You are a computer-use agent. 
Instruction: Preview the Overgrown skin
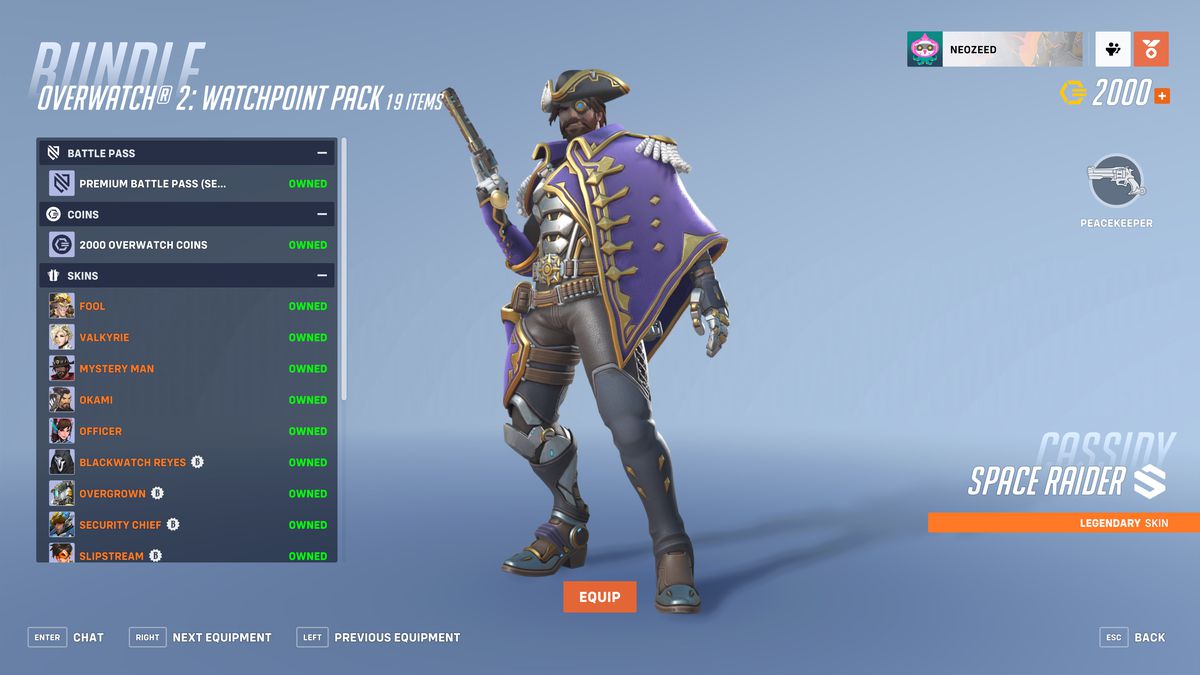187,493
